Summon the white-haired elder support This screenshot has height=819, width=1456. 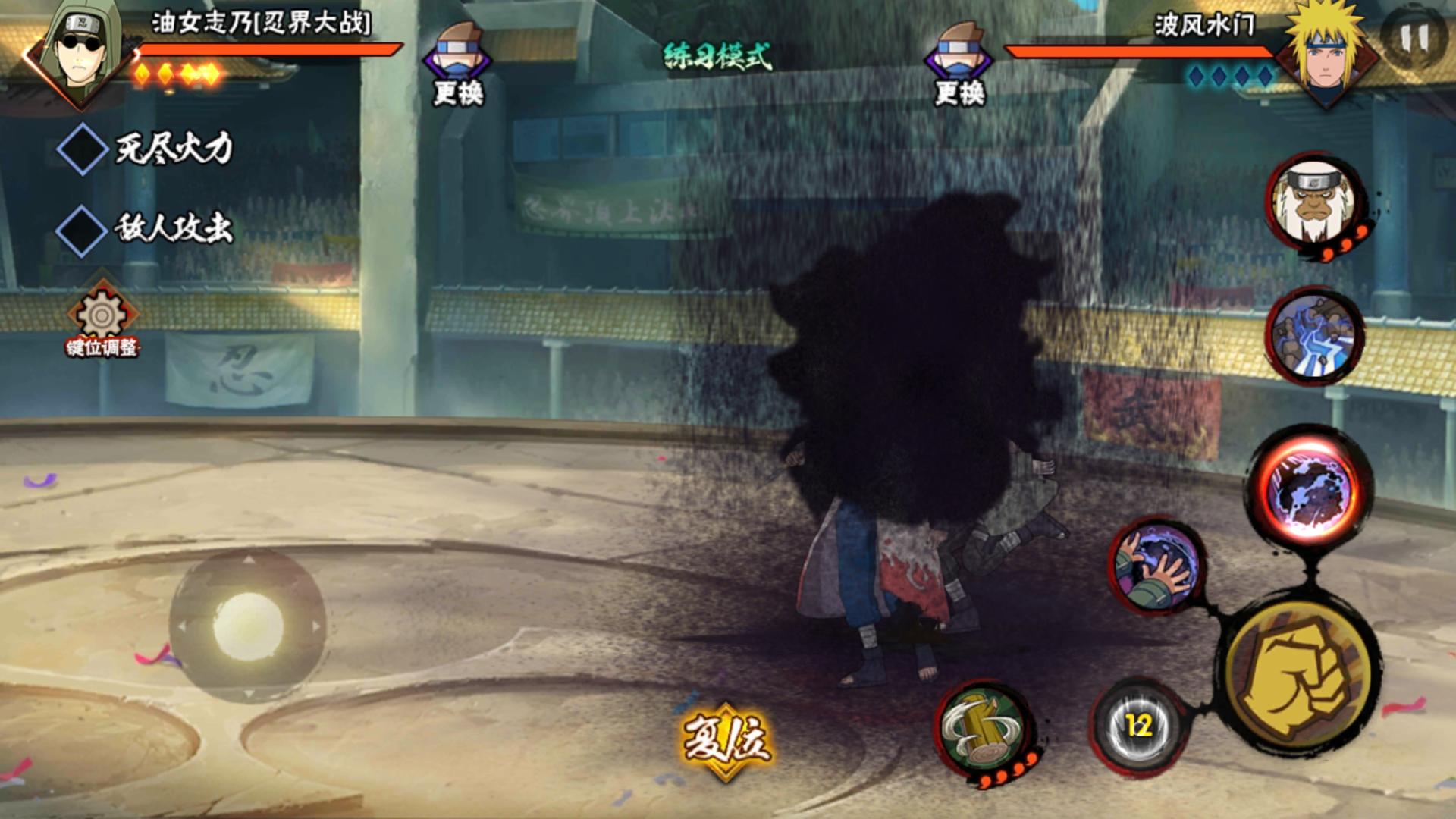1314,202
